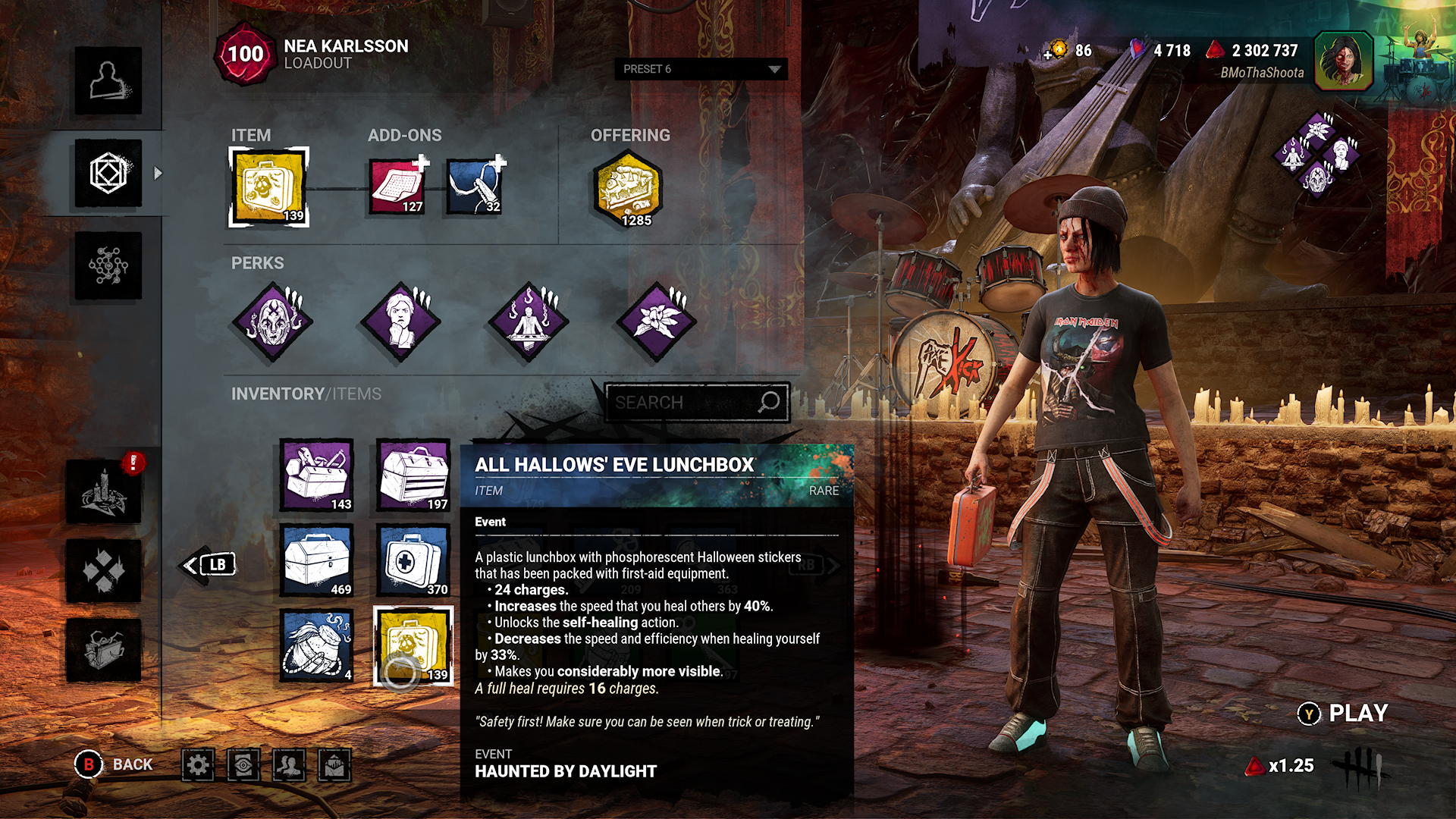Switch to the character silhouette tab

coord(108,81)
